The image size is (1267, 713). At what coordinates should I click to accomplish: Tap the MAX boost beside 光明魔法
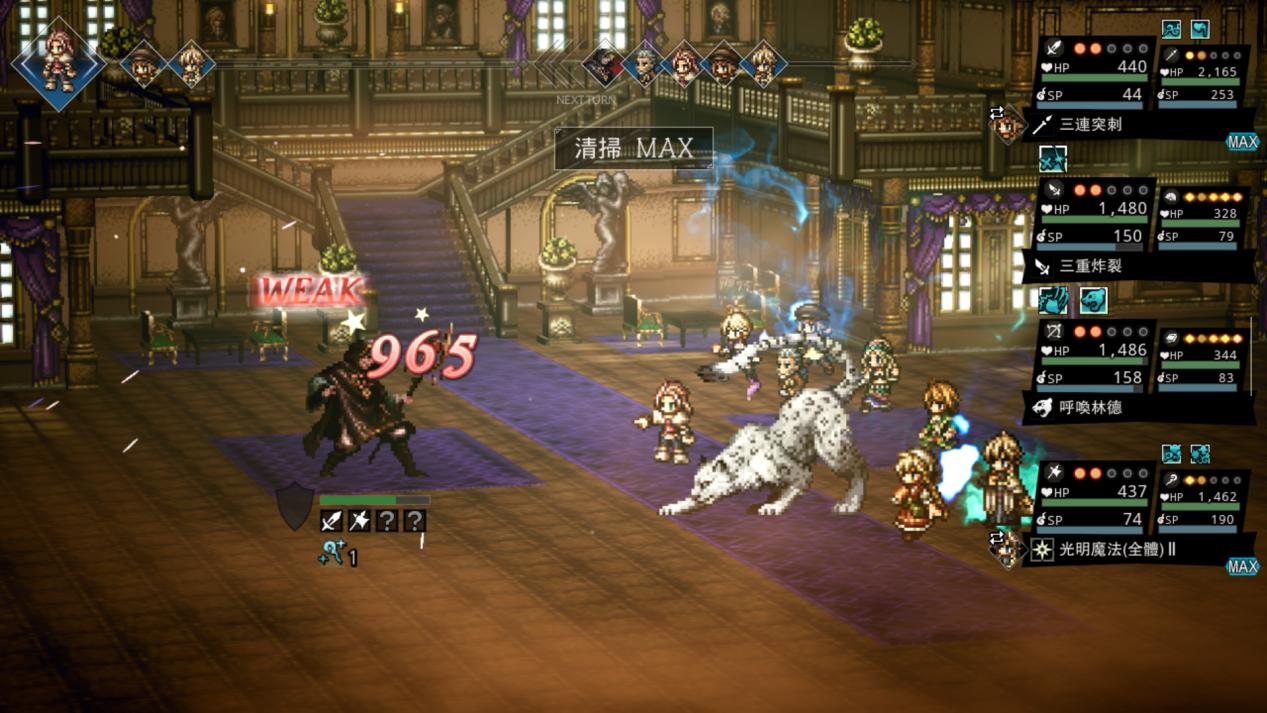tap(1242, 567)
